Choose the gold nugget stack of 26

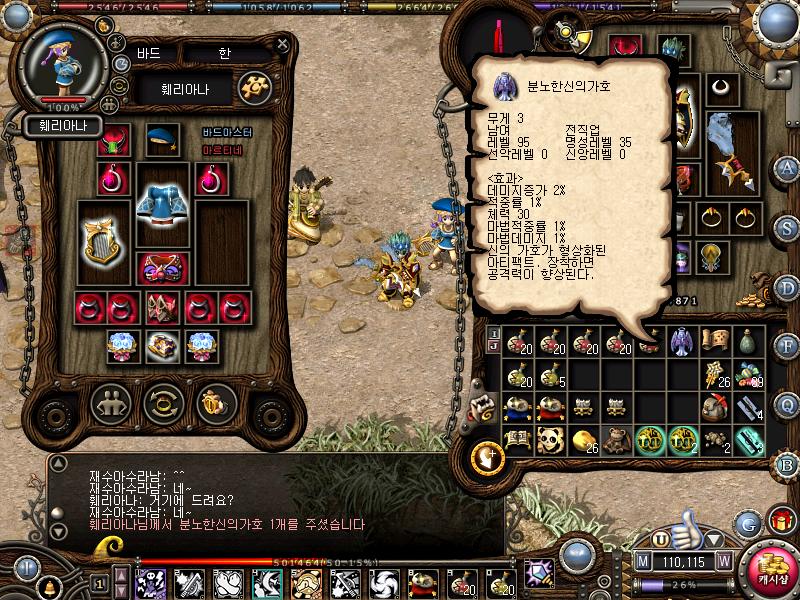(x=582, y=439)
